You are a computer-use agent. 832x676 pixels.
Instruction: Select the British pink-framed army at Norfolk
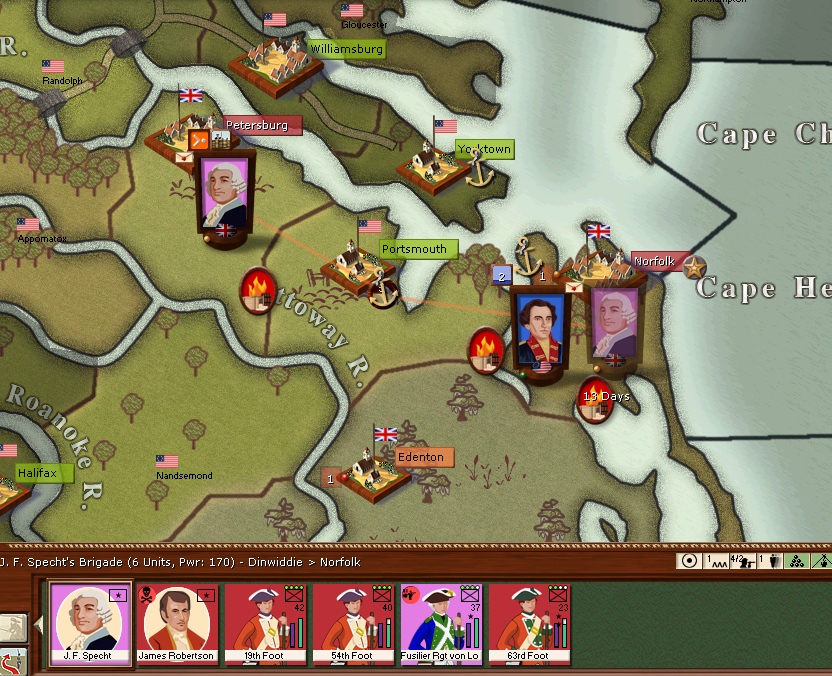(x=613, y=324)
